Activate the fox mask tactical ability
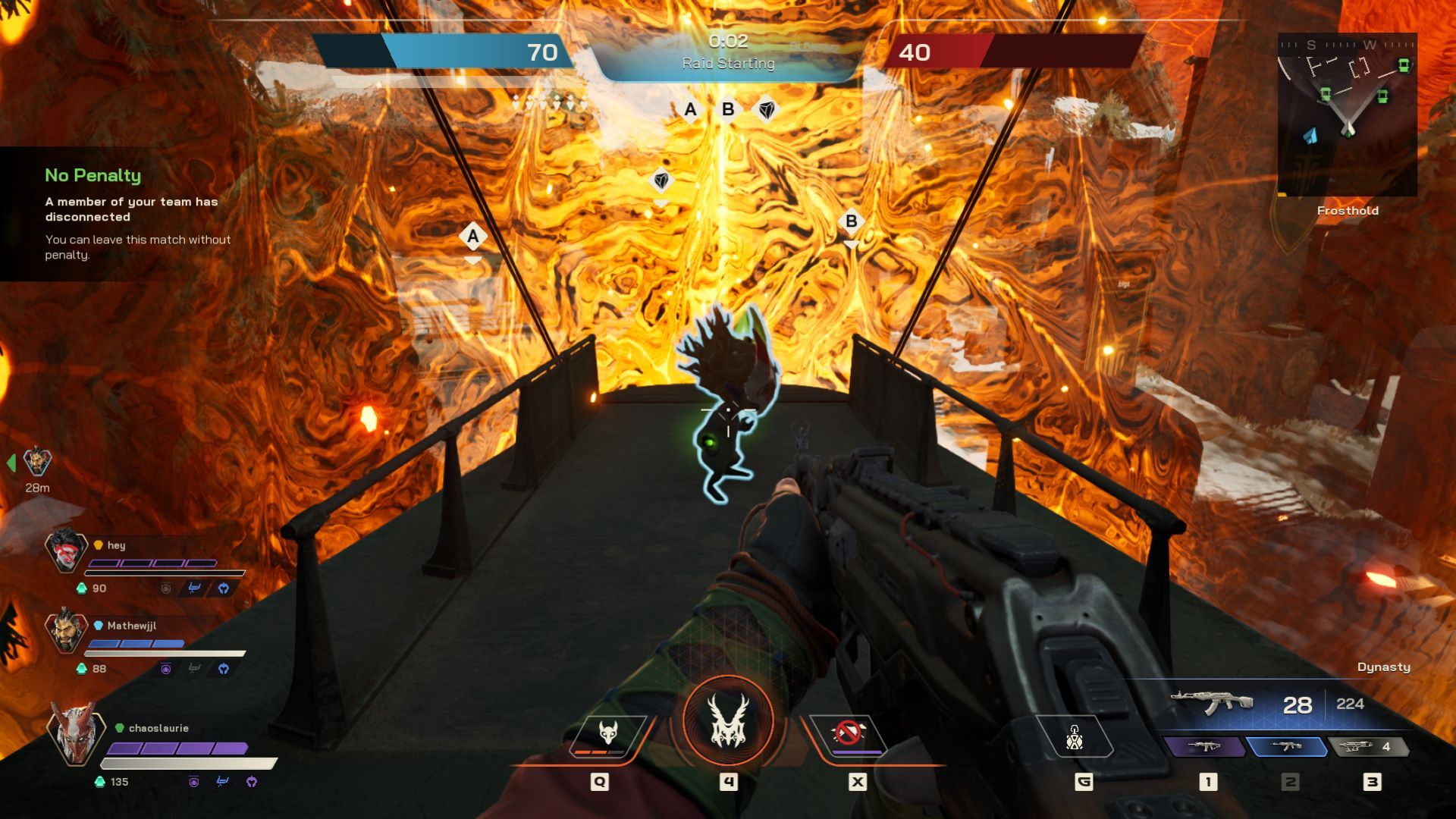 click(x=607, y=735)
